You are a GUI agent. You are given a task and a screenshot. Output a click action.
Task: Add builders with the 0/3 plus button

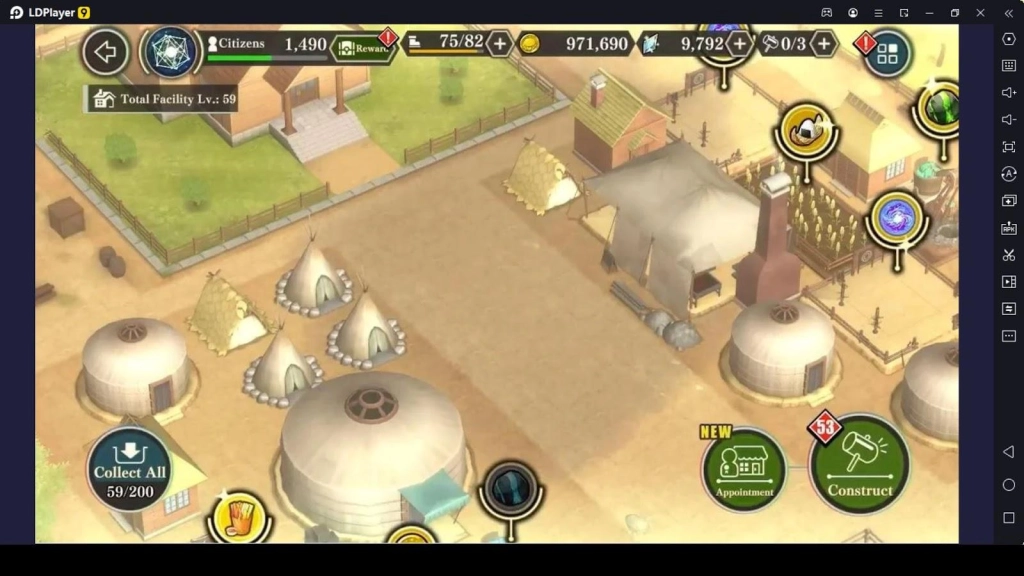coord(823,44)
